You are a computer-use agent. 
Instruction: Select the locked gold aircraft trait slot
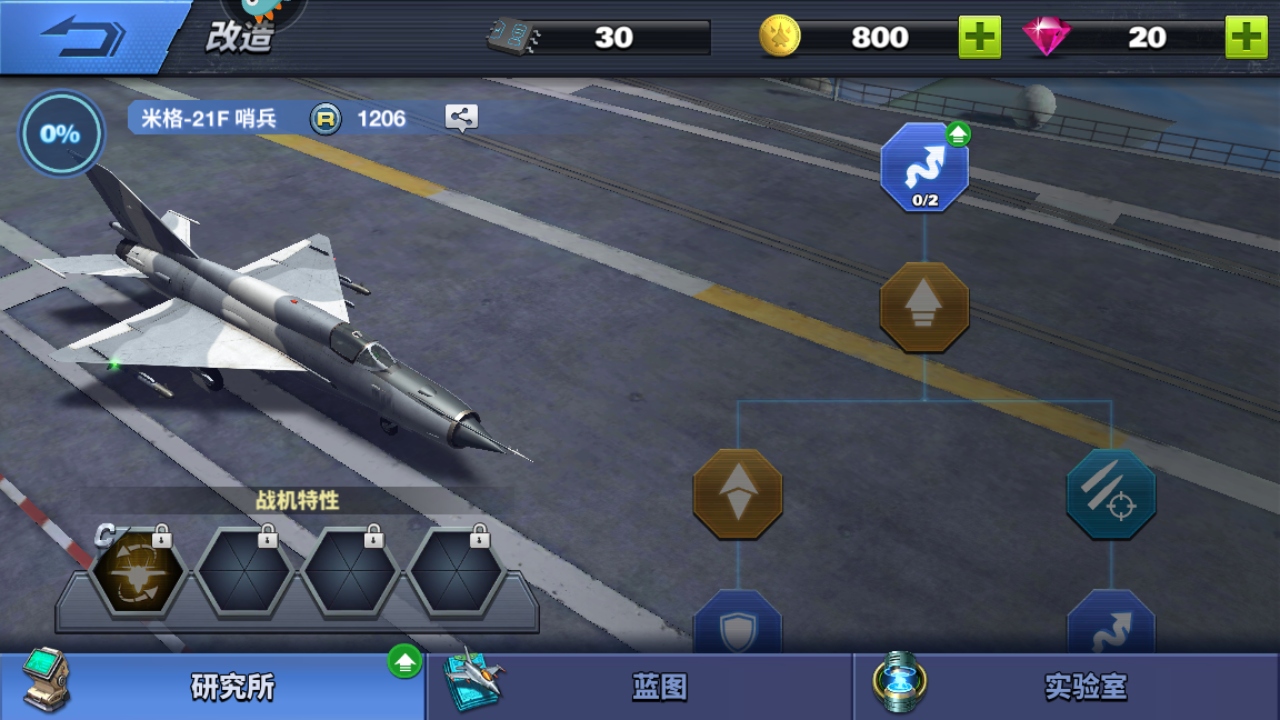tap(139, 574)
